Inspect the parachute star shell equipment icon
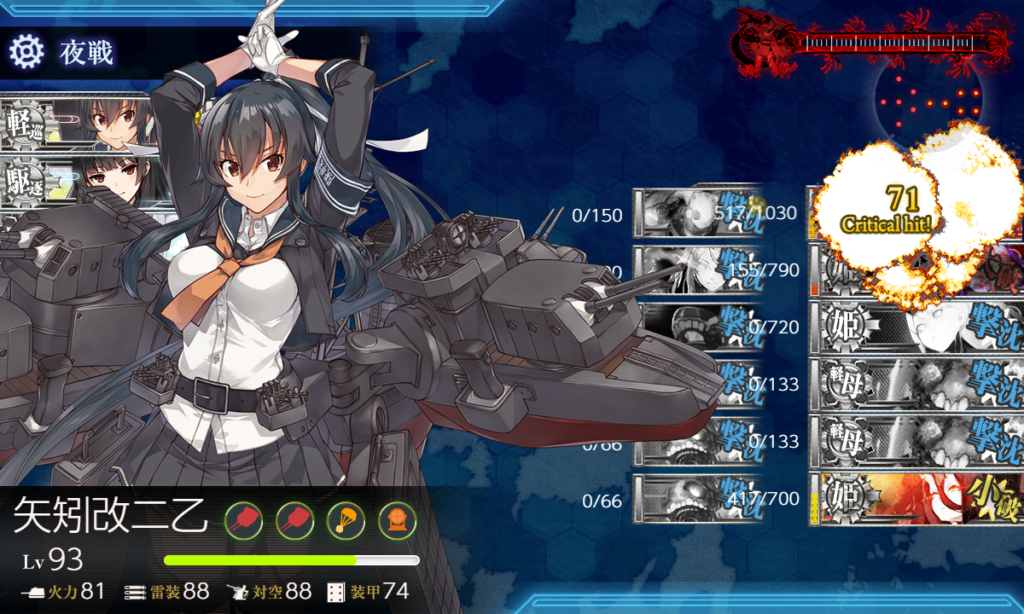 coord(344,518)
